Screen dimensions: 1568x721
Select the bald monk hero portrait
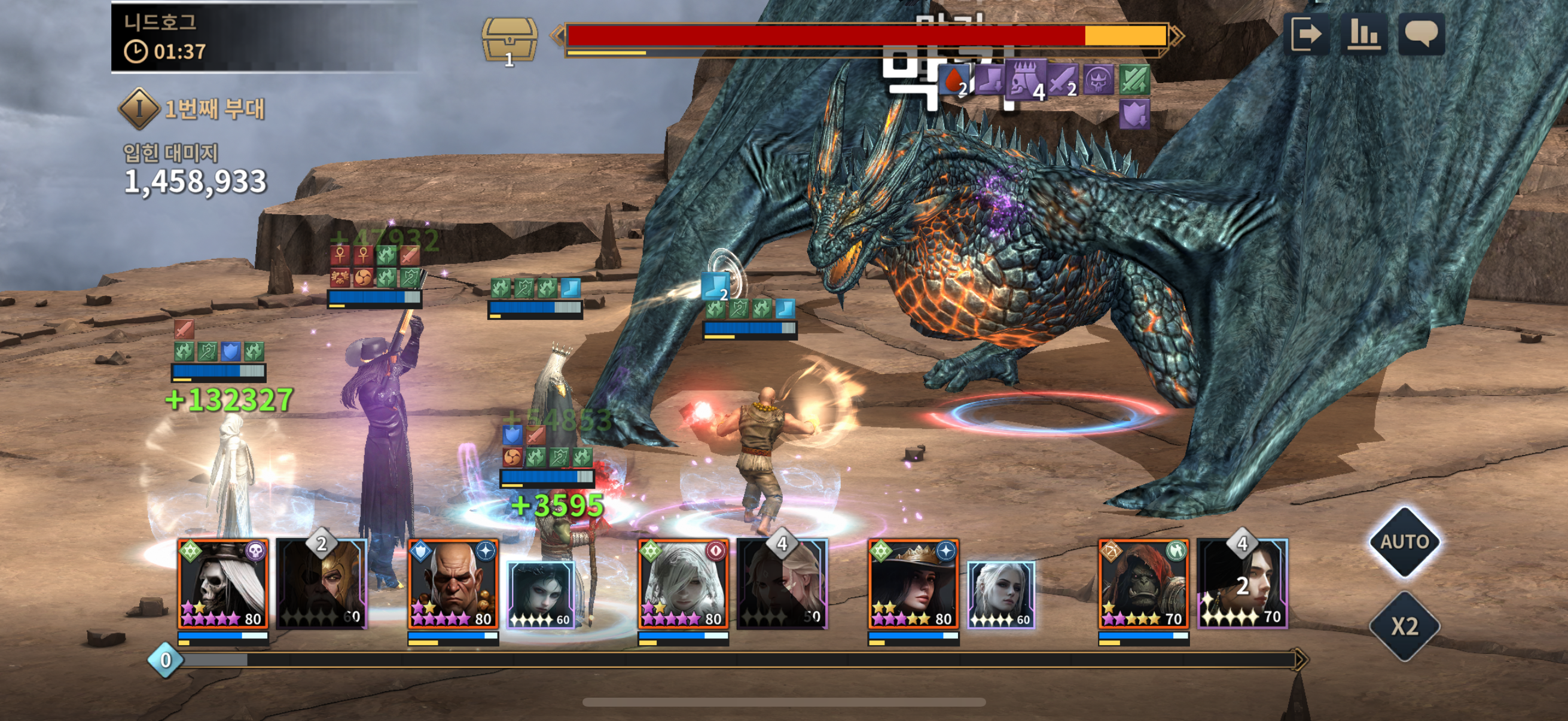point(453,583)
